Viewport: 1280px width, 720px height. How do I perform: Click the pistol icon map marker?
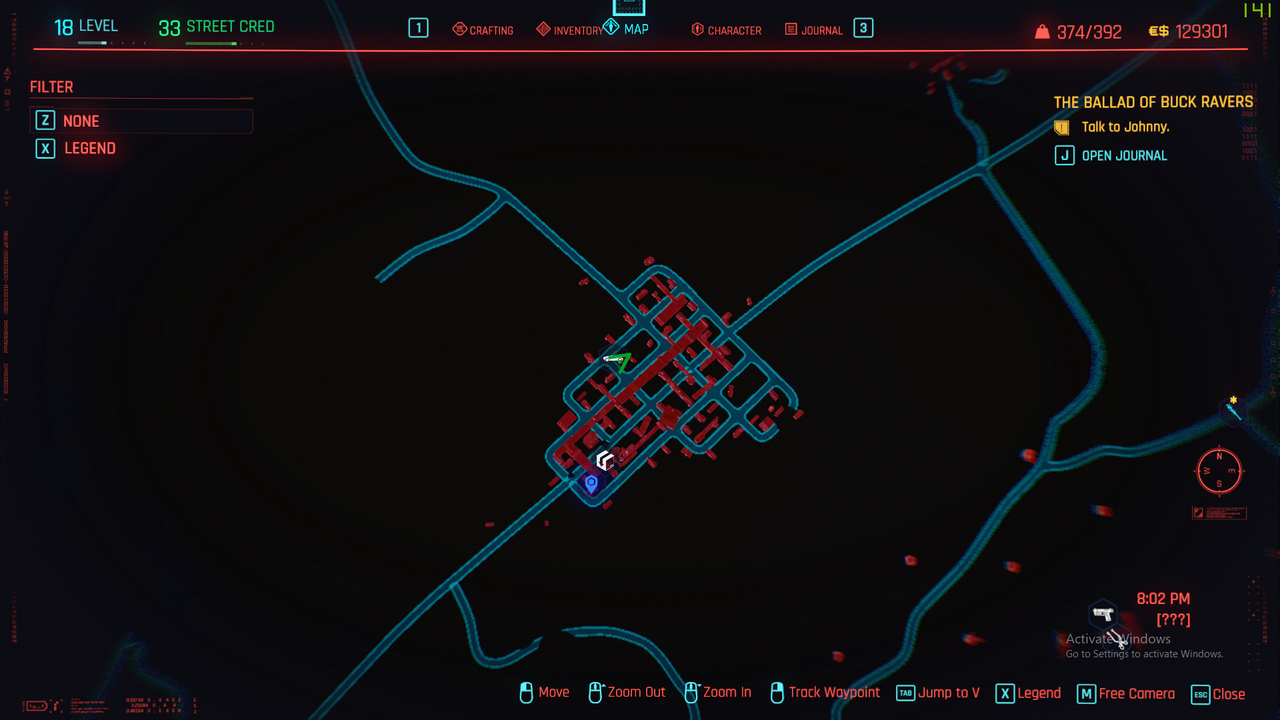pyautogui.click(x=1102, y=614)
